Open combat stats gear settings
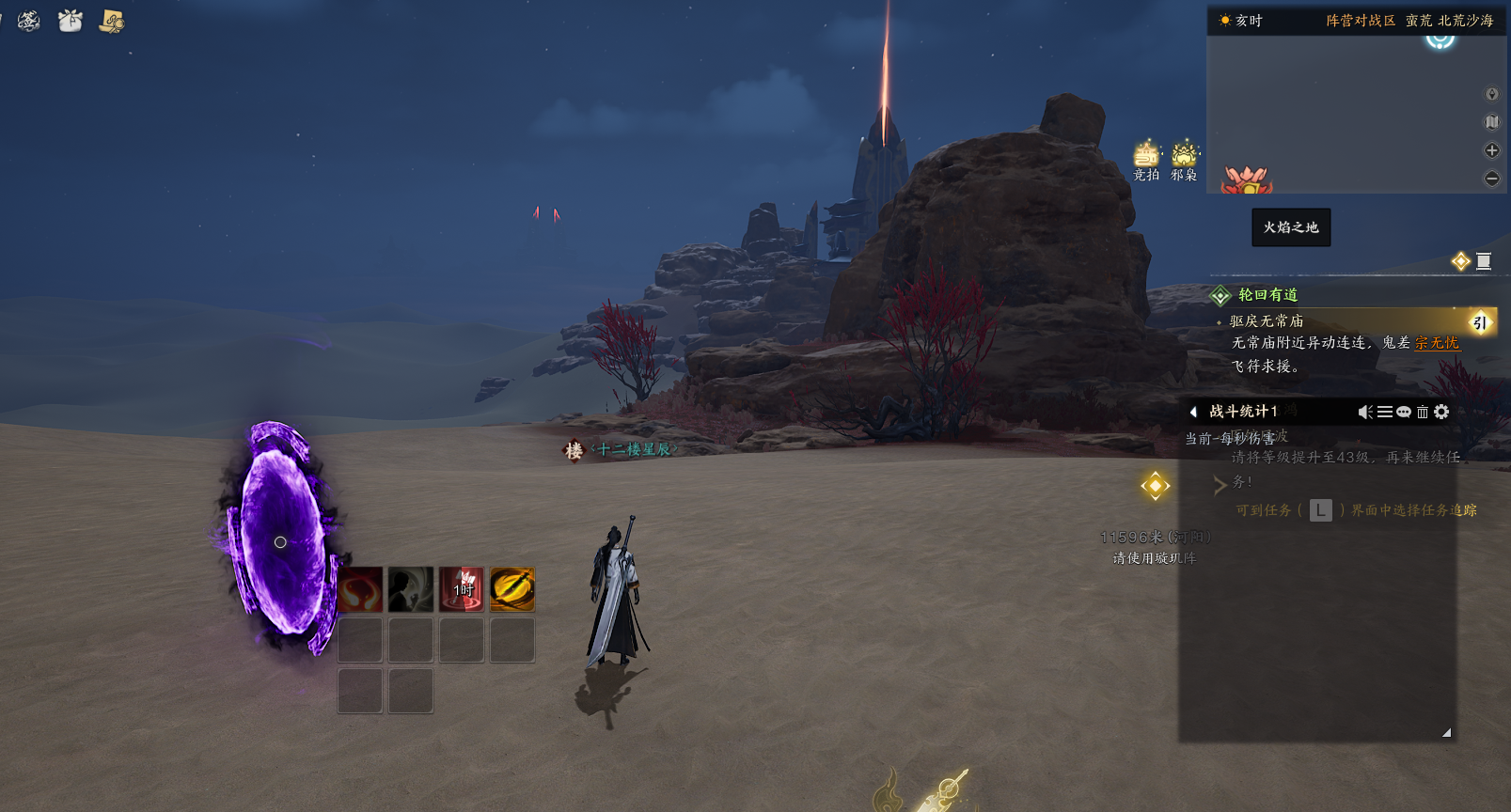The width and height of the screenshot is (1511, 812). coord(1441,412)
